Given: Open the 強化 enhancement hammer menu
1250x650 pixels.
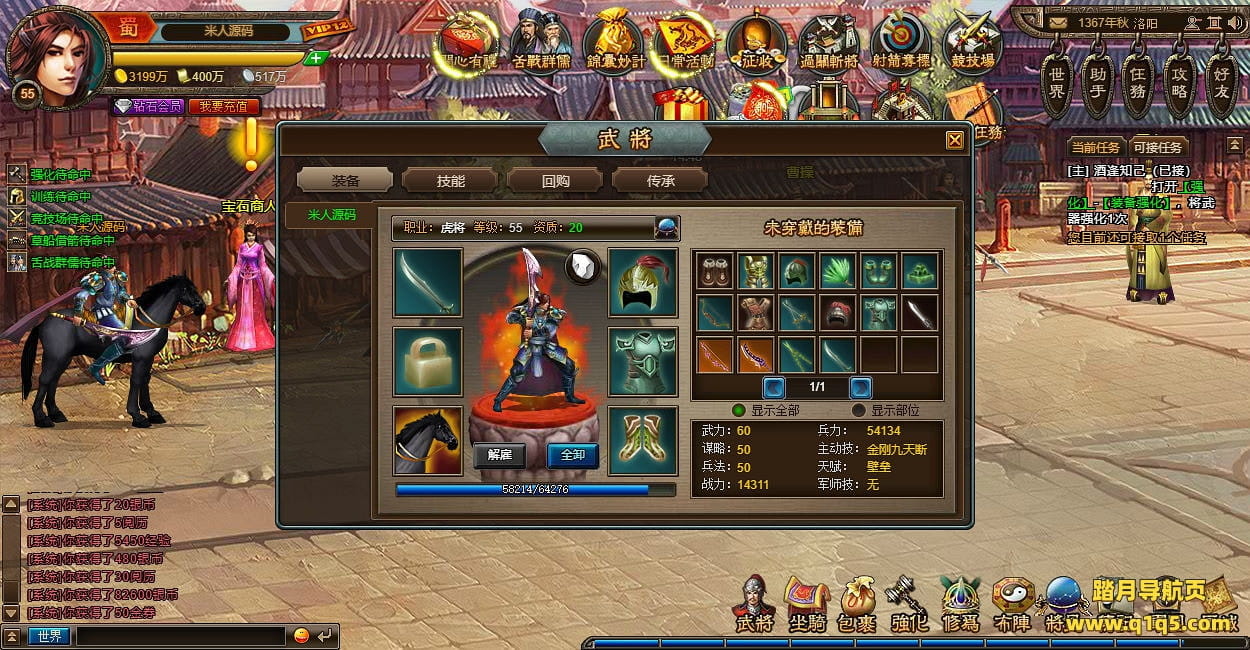Looking at the screenshot, I should 908,605.
